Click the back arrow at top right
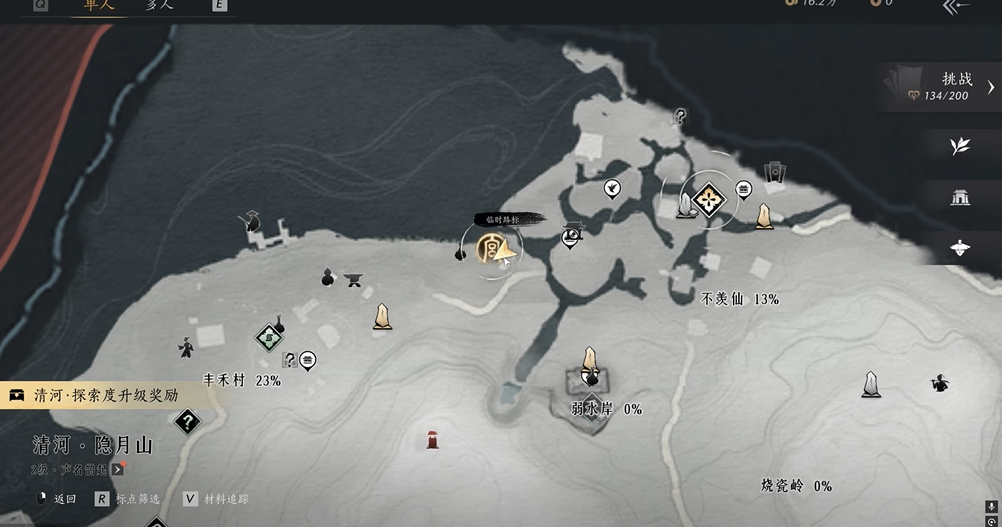1002x527 pixels. click(956, 6)
